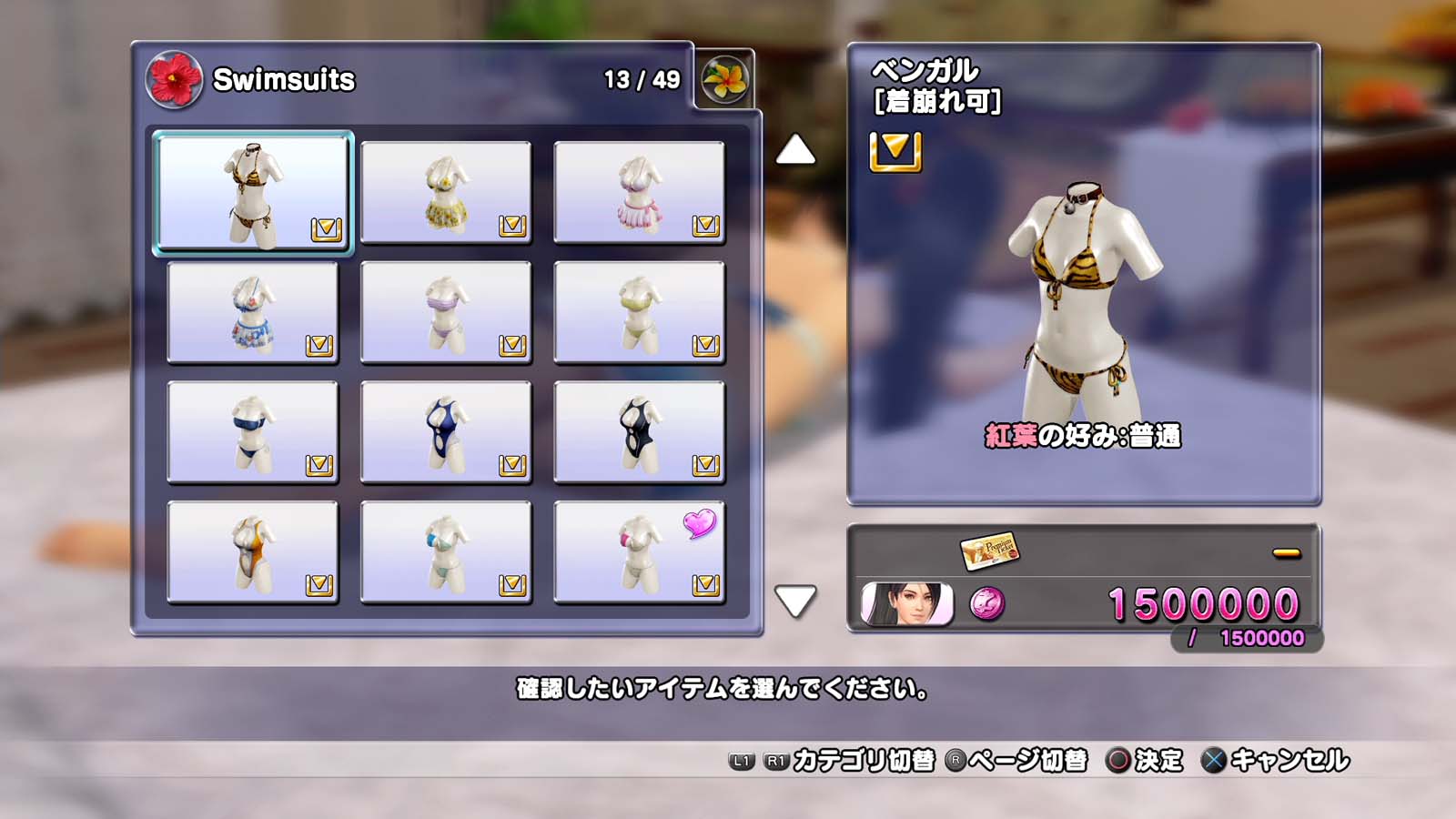Pick the pink frilled skirt swimsuit

point(639,193)
